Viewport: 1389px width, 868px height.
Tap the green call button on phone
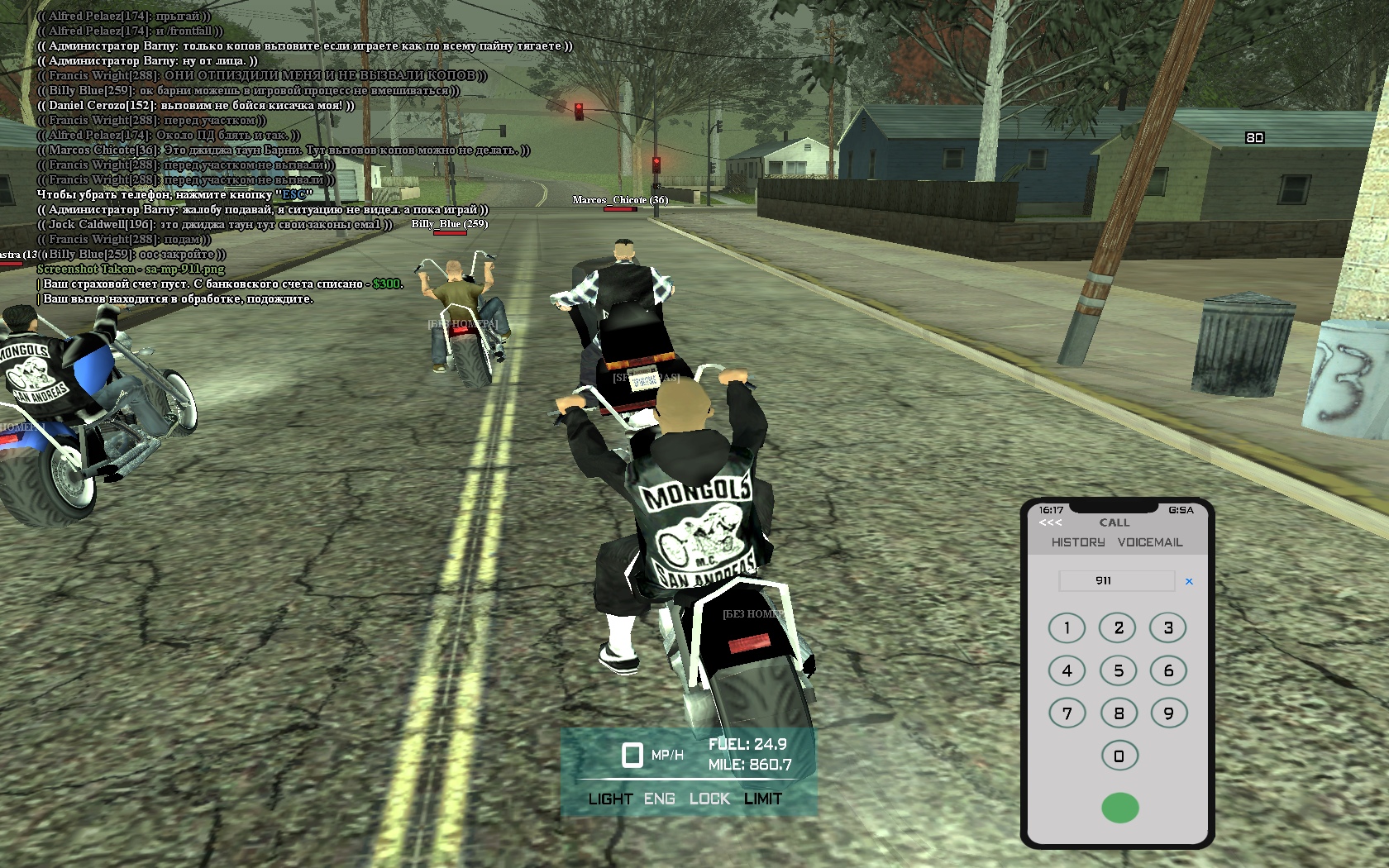tap(1119, 808)
